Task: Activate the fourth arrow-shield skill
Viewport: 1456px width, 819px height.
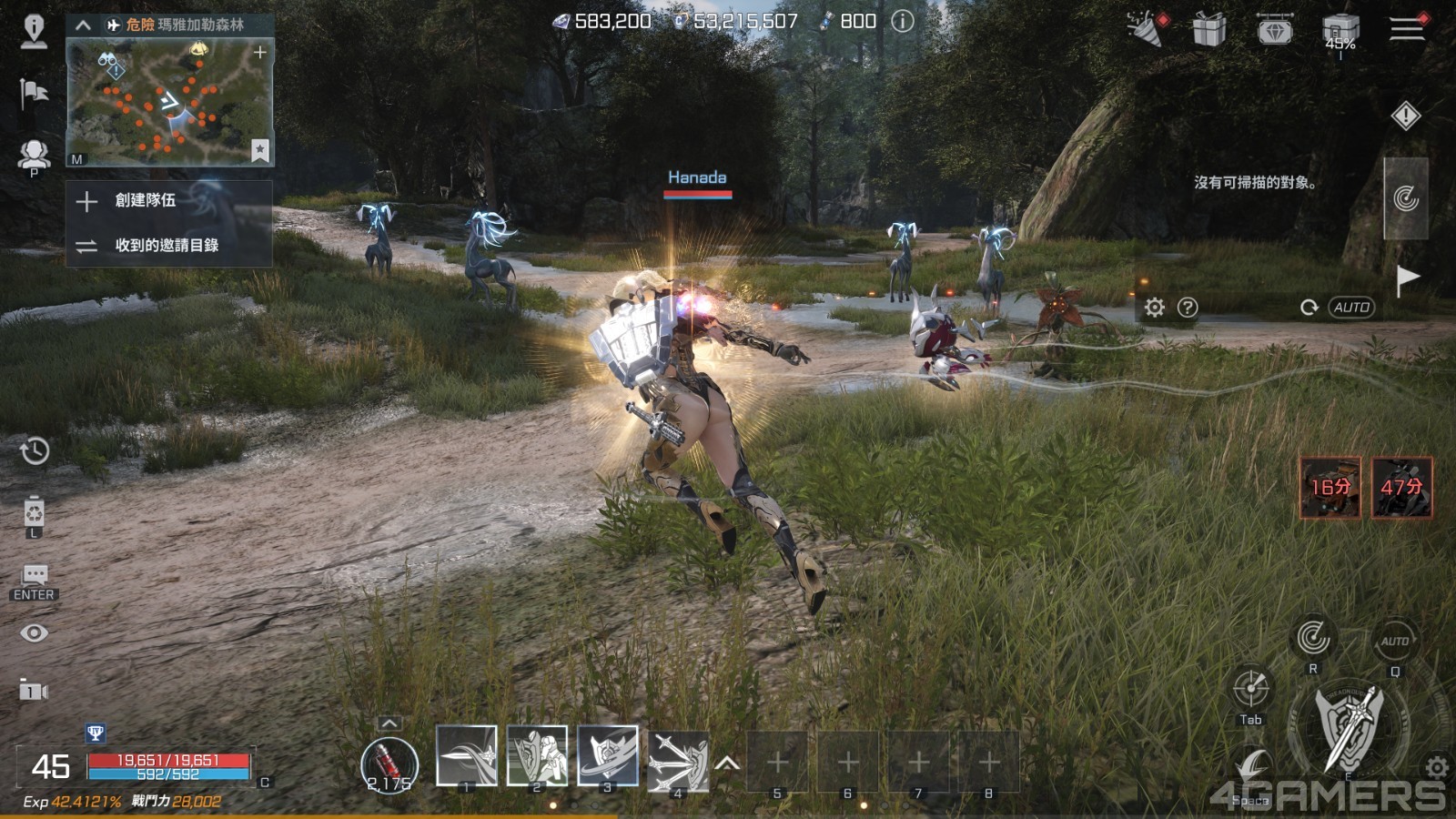Action: pyautogui.click(x=677, y=759)
